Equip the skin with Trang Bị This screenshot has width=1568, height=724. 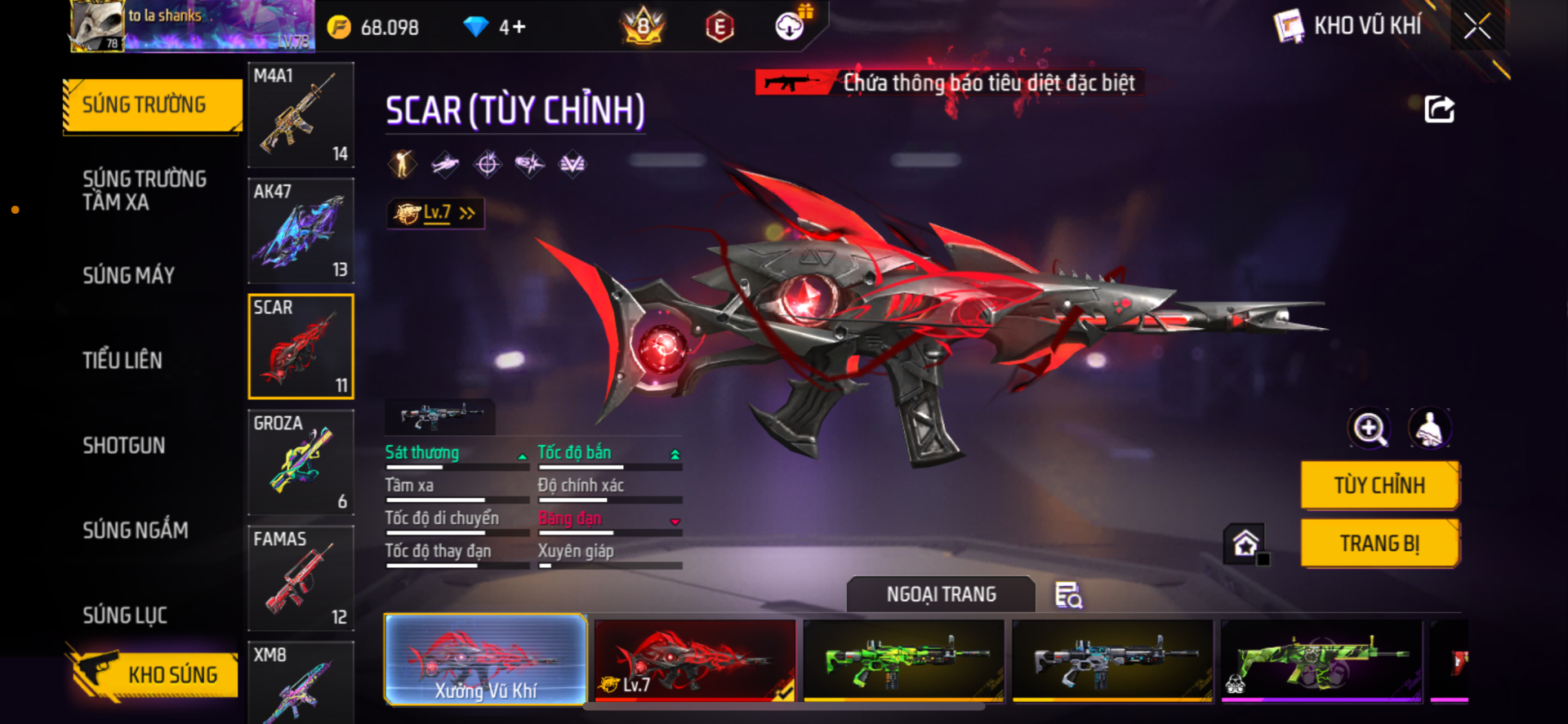1379,544
